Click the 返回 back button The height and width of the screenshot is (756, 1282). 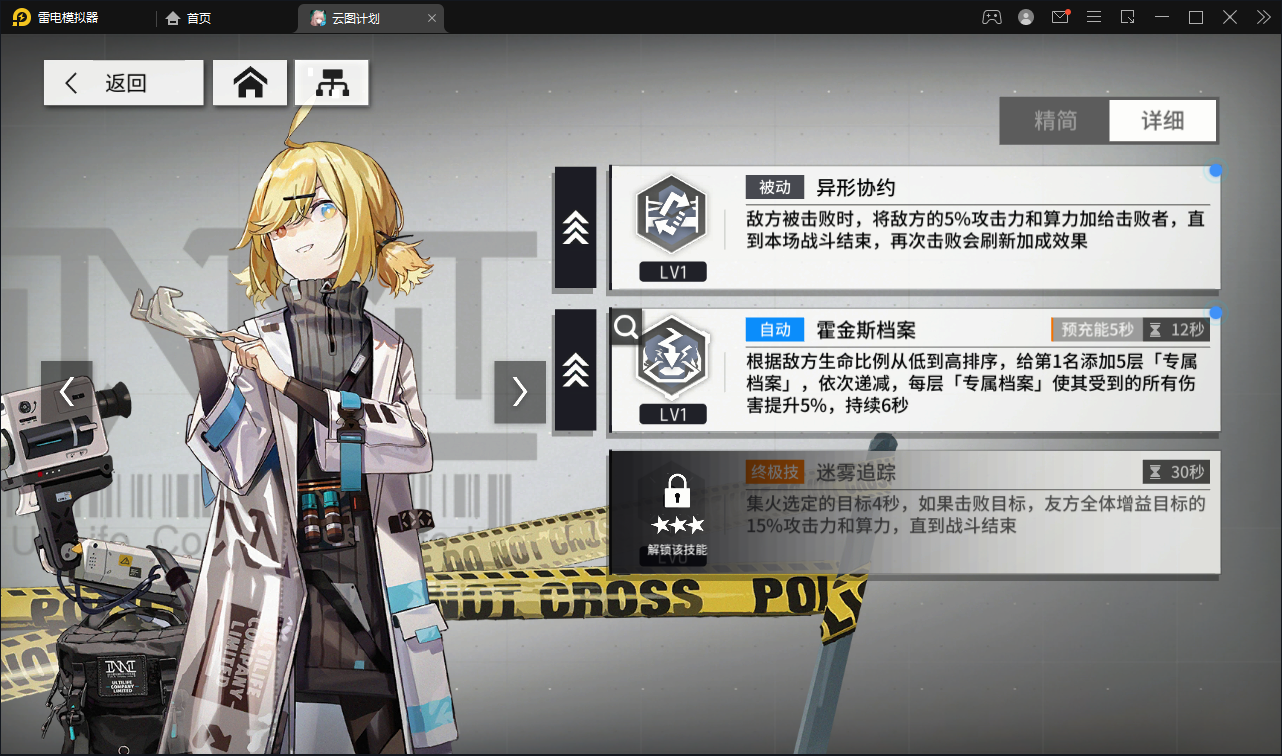pyautogui.click(x=123, y=82)
